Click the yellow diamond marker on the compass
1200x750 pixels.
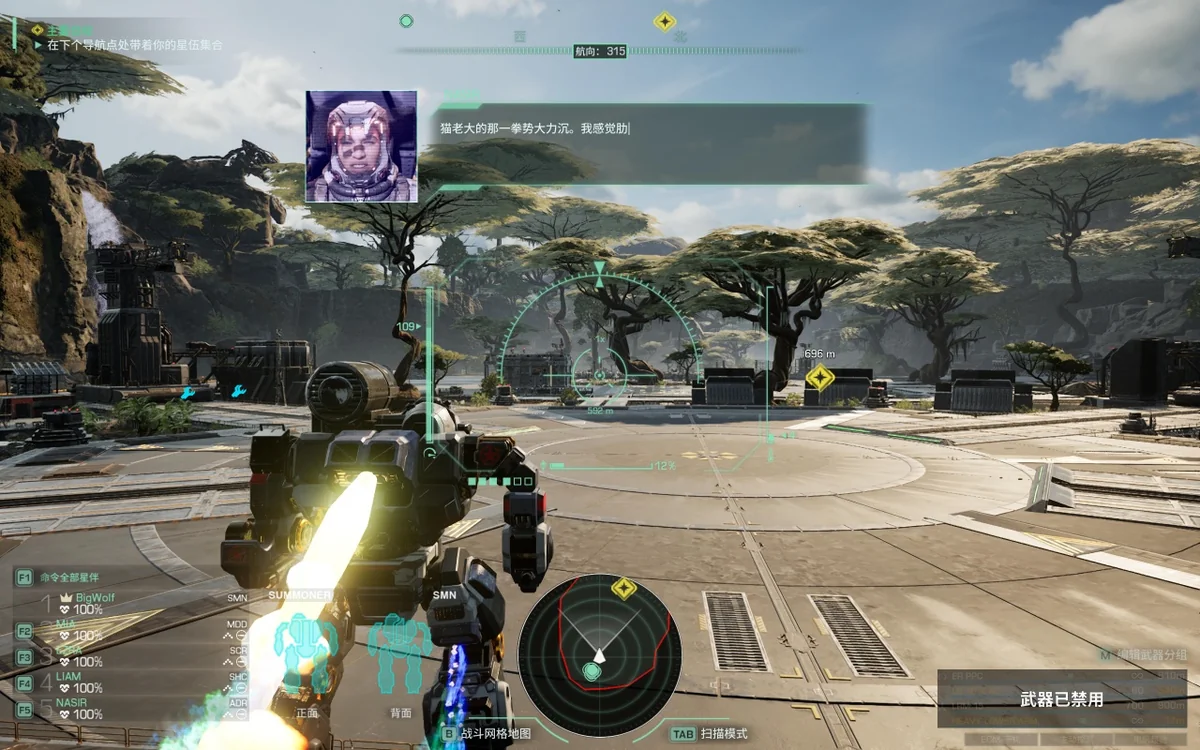[665, 21]
